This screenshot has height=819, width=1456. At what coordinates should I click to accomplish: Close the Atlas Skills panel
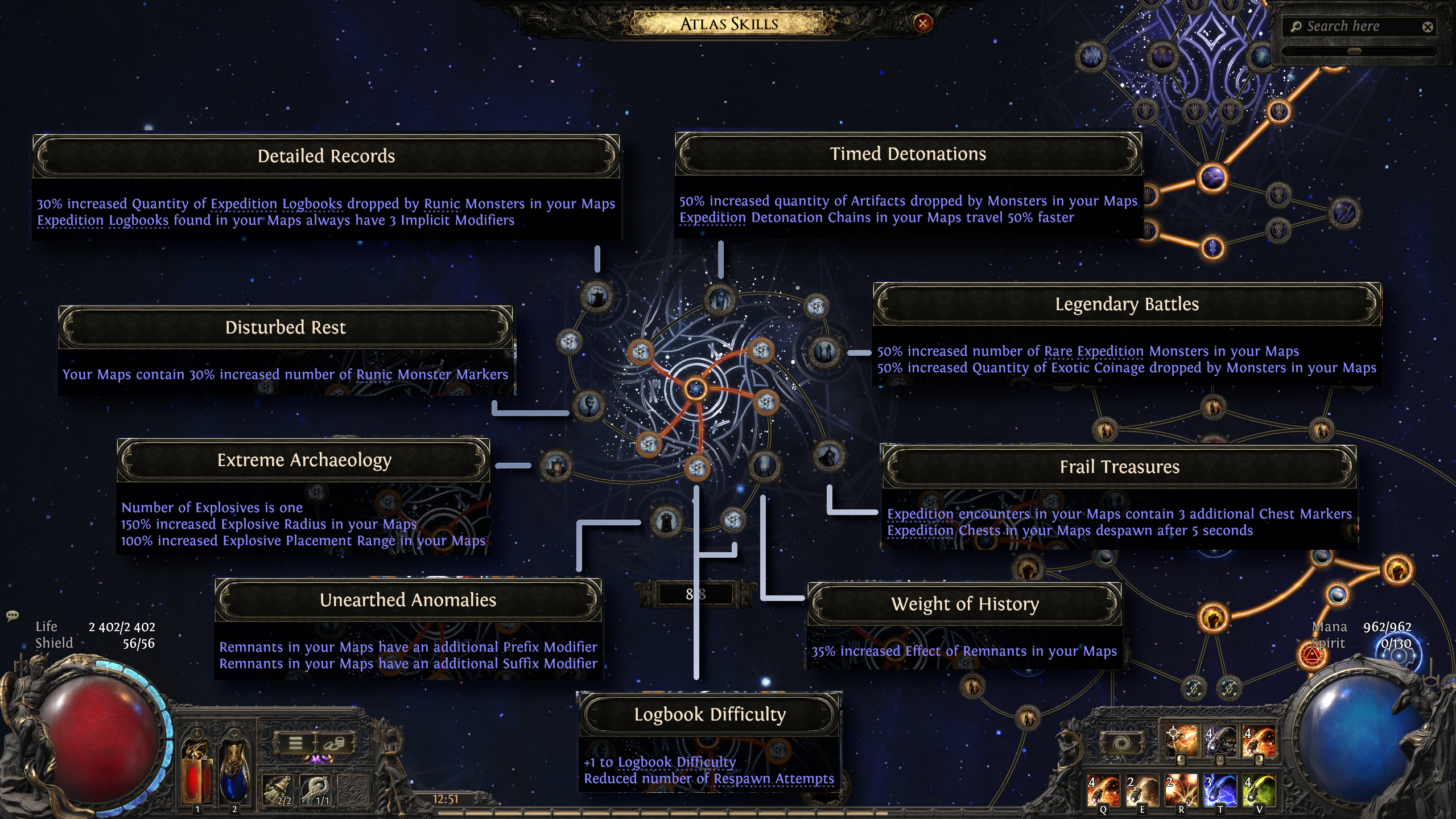click(922, 23)
